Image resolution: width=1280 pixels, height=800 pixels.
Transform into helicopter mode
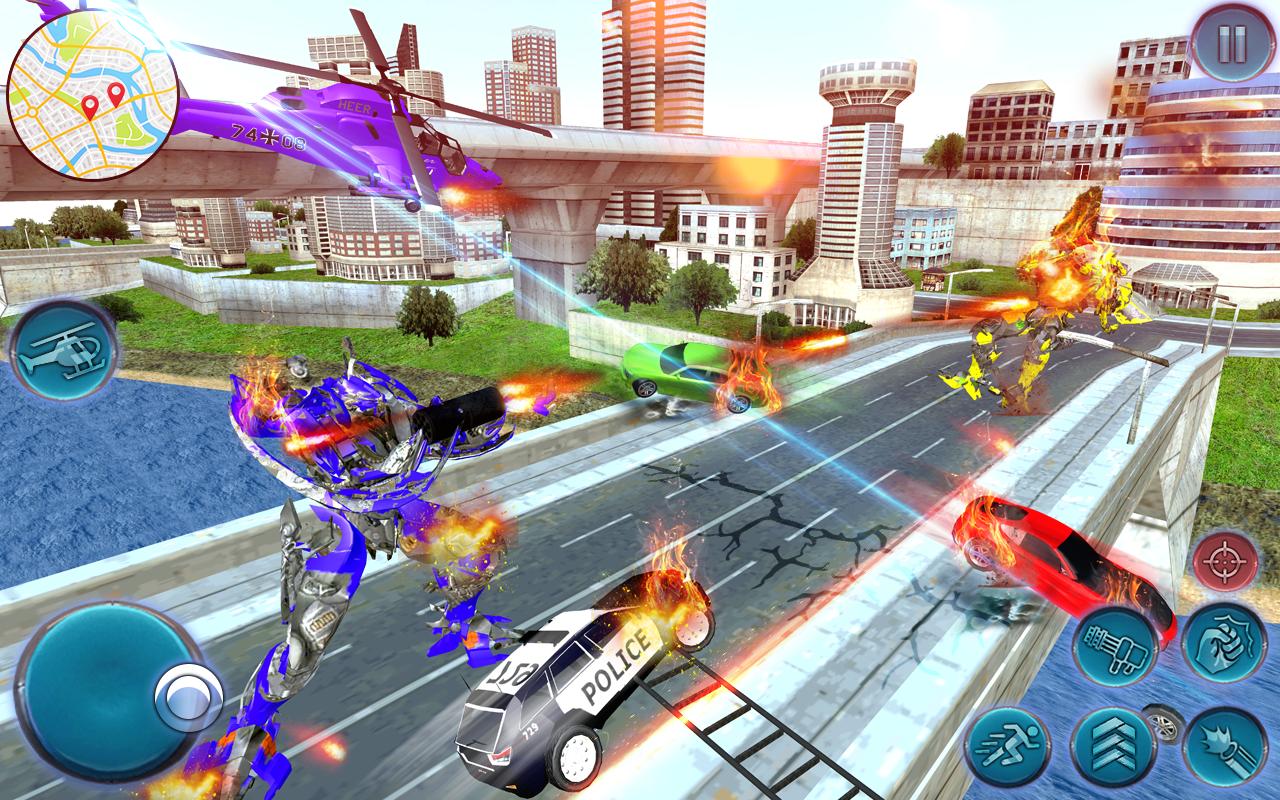65,351
